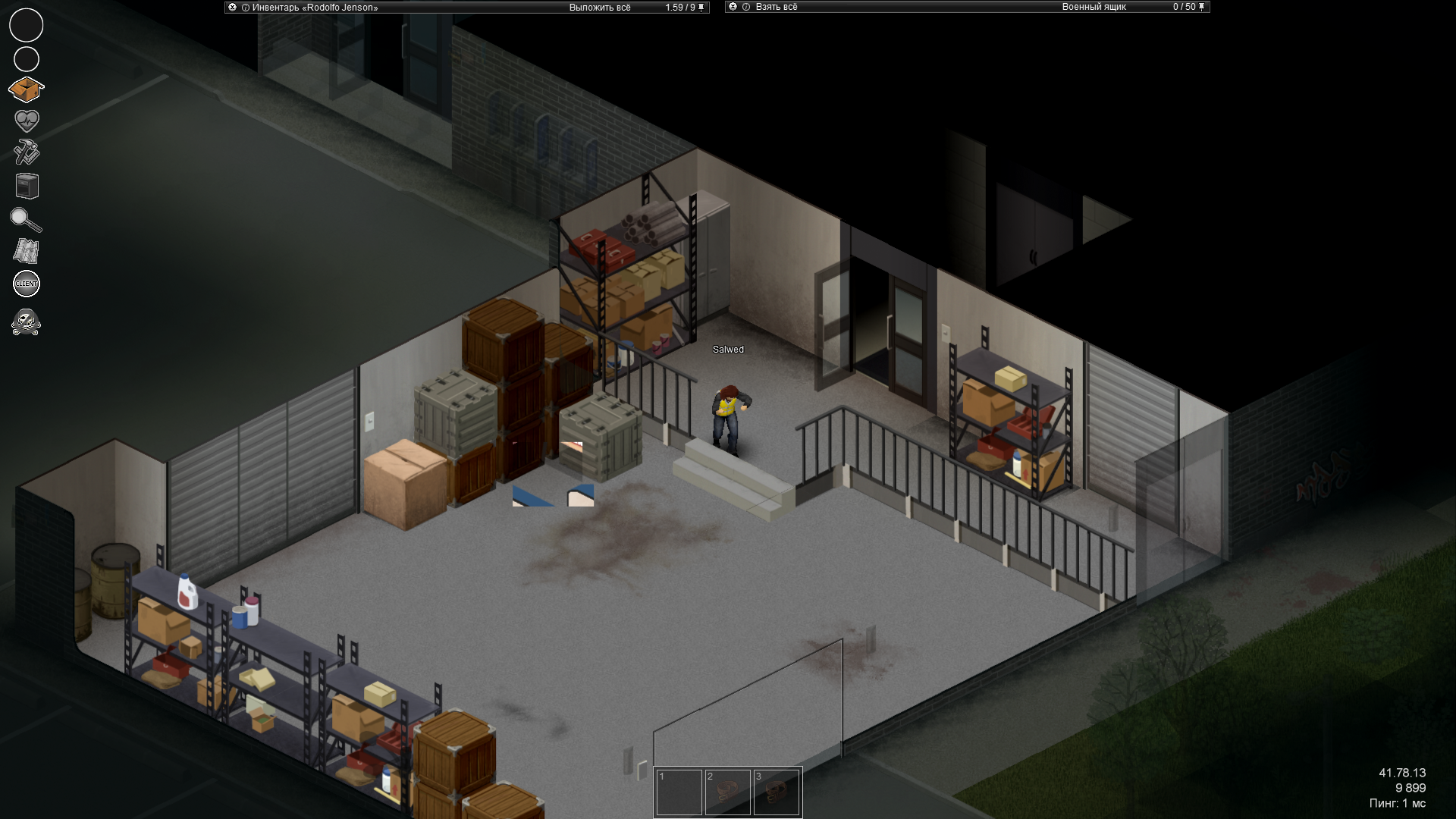Collapse the loot window using its ⊗ control
The width and height of the screenshot is (1456, 819).
(x=731, y=7)
